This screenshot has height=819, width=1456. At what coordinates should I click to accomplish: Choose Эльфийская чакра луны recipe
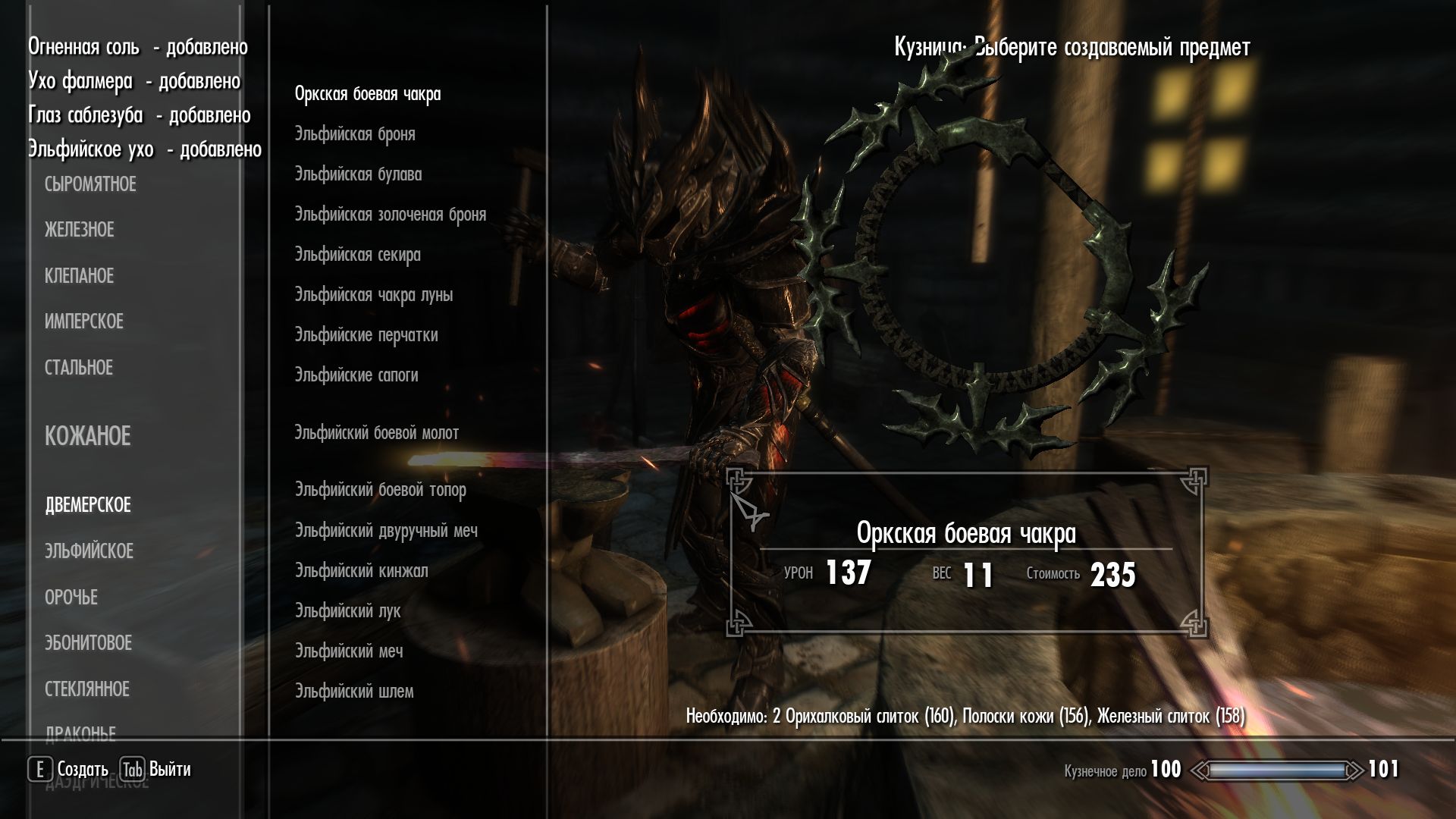[374, 295]
